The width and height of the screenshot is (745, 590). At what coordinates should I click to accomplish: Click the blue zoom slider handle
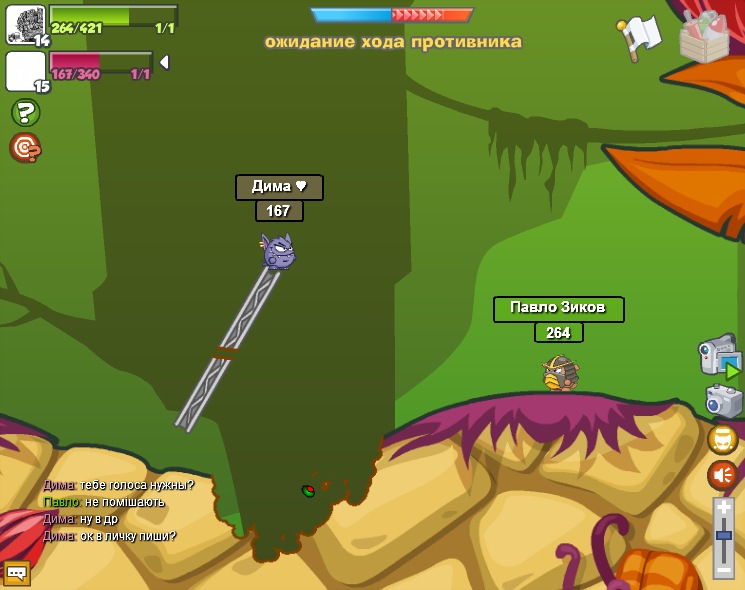(x=723, y=536)
